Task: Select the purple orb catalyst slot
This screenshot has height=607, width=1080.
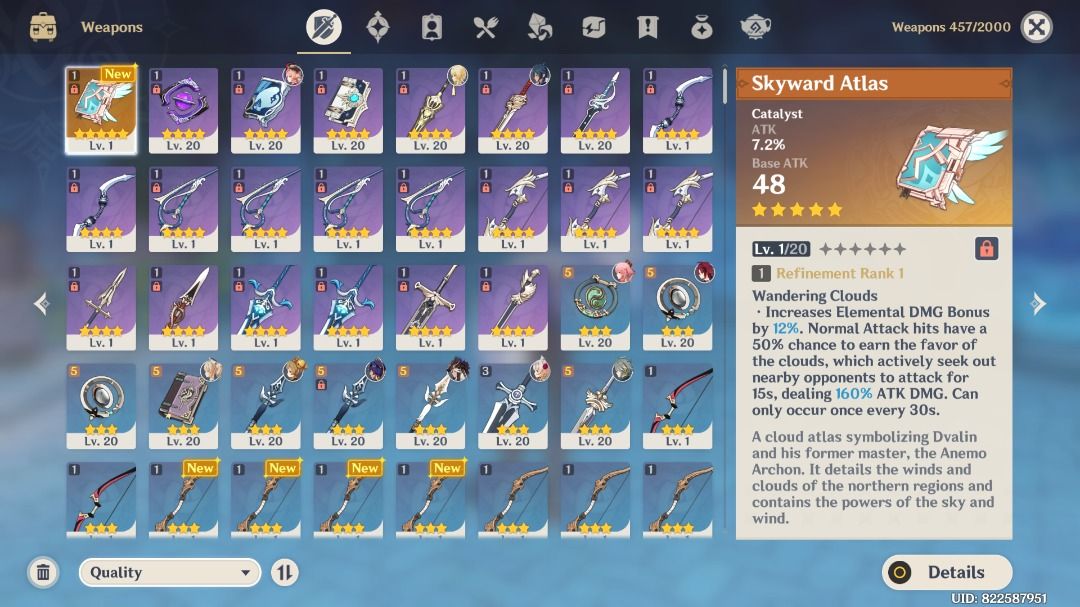Action: [183, 109]
